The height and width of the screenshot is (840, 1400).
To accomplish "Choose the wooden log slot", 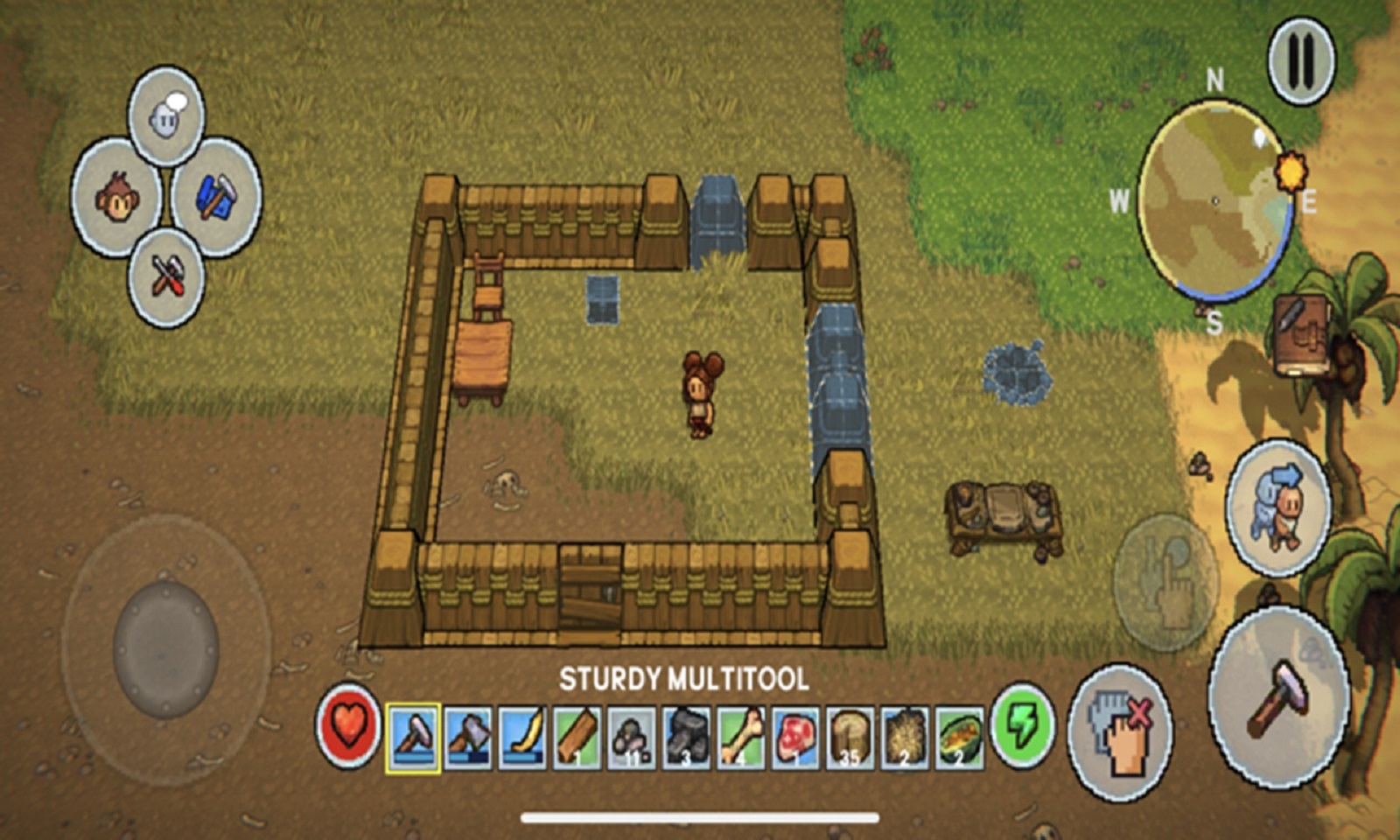I will pos(577,738).
